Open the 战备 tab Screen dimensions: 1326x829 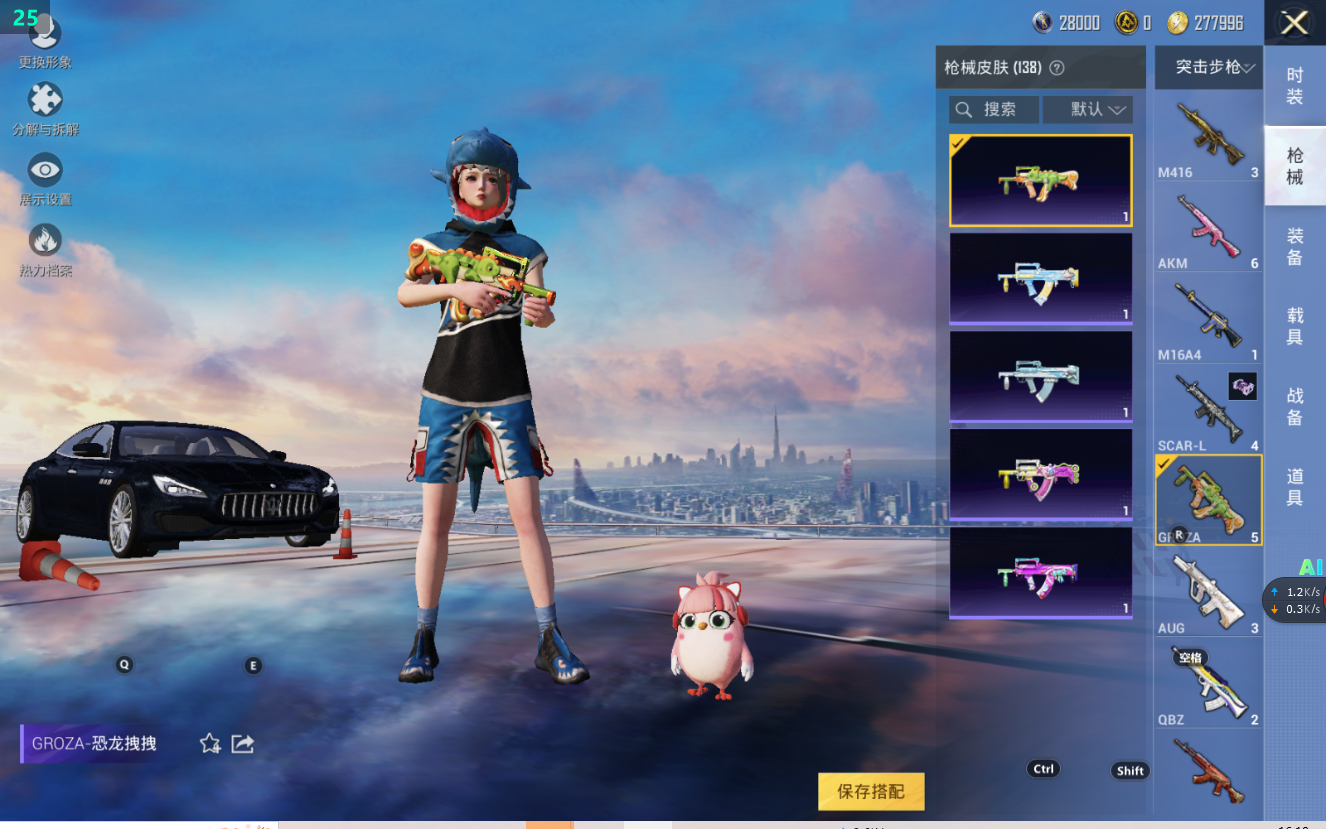click(x=1294, y=407)
